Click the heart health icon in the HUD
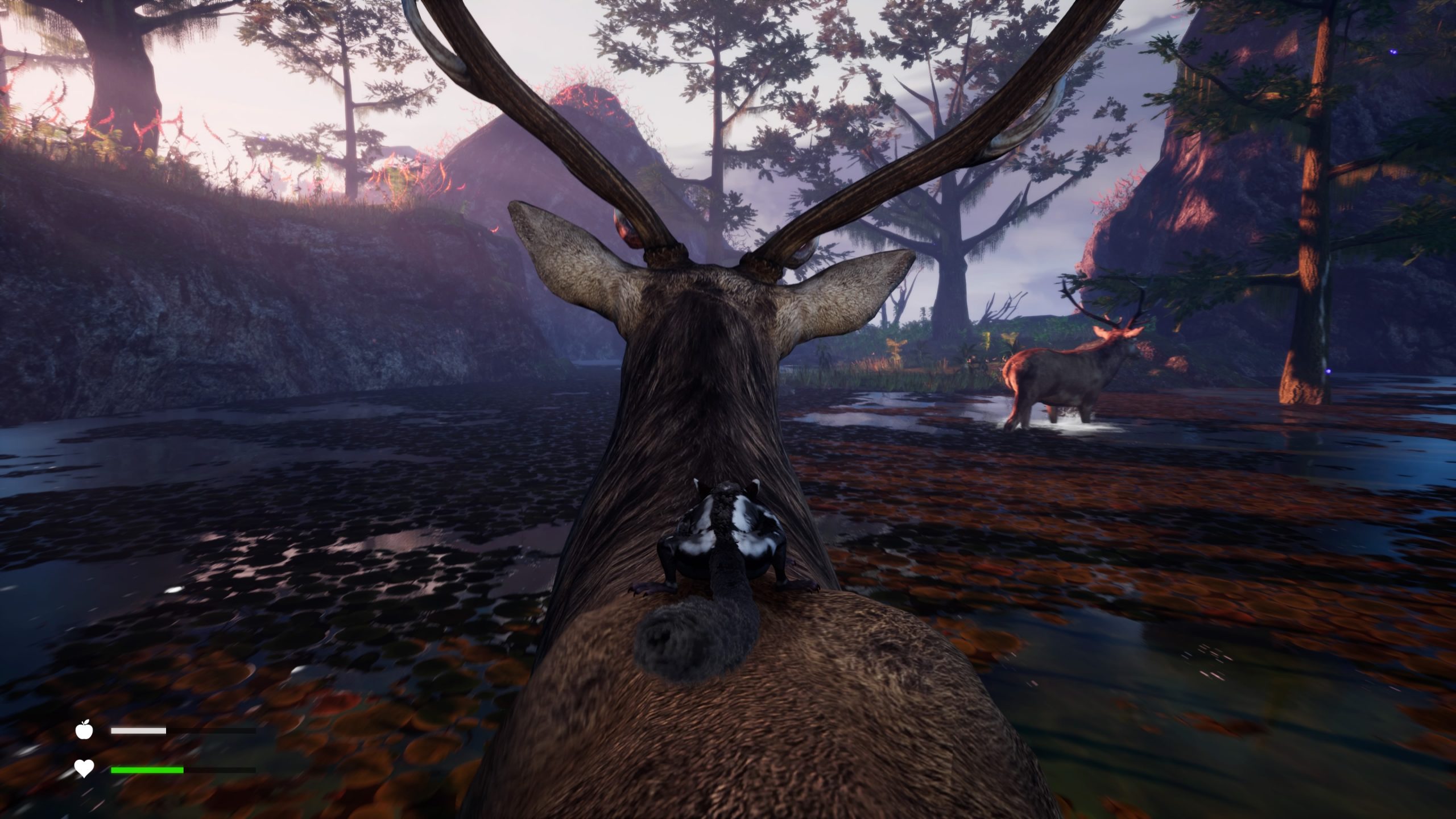Screen dimensions: 1456x819 (x=84, y=769)
